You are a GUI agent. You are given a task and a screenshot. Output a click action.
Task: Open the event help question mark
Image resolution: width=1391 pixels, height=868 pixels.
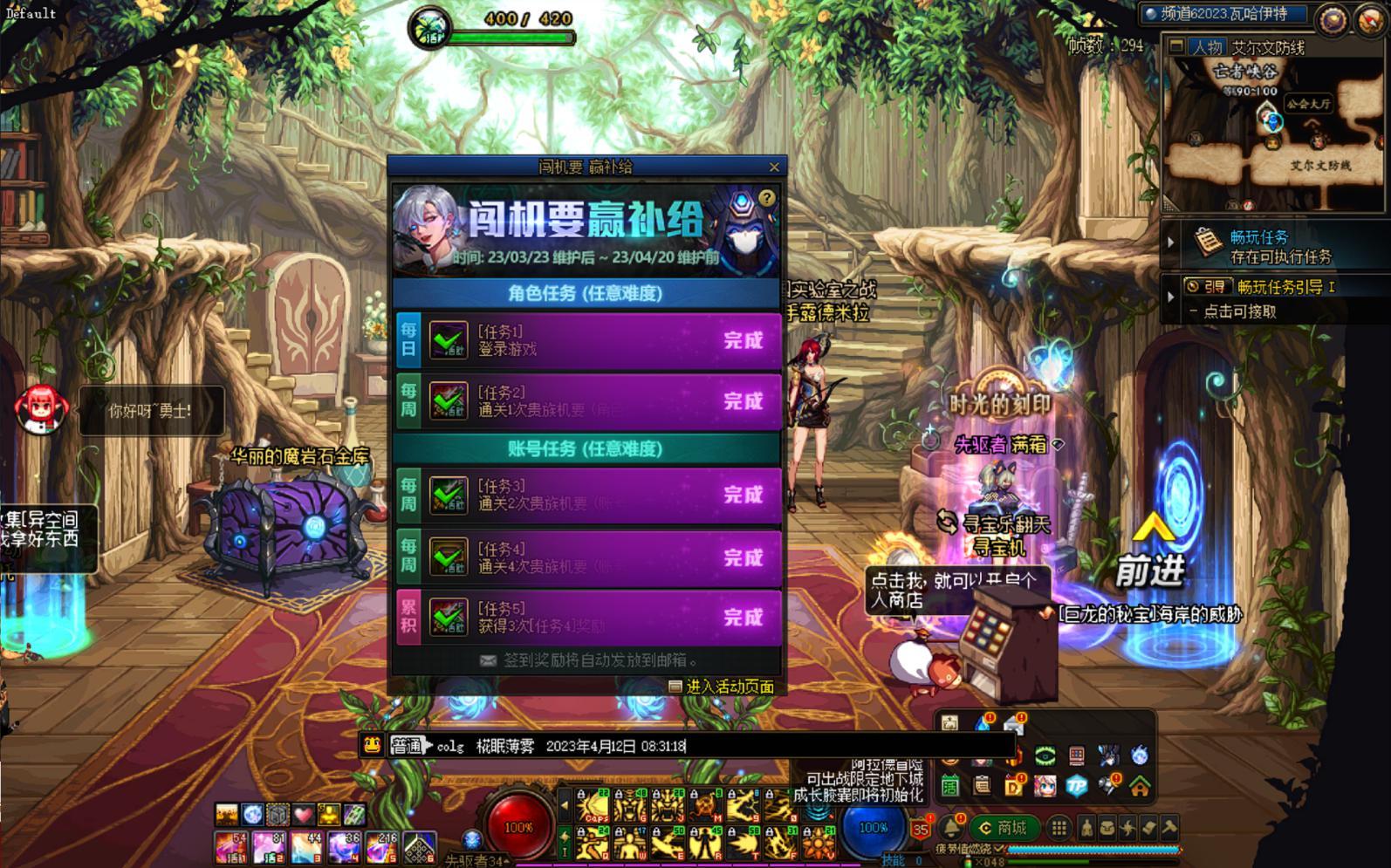click(x=766, y=198)
